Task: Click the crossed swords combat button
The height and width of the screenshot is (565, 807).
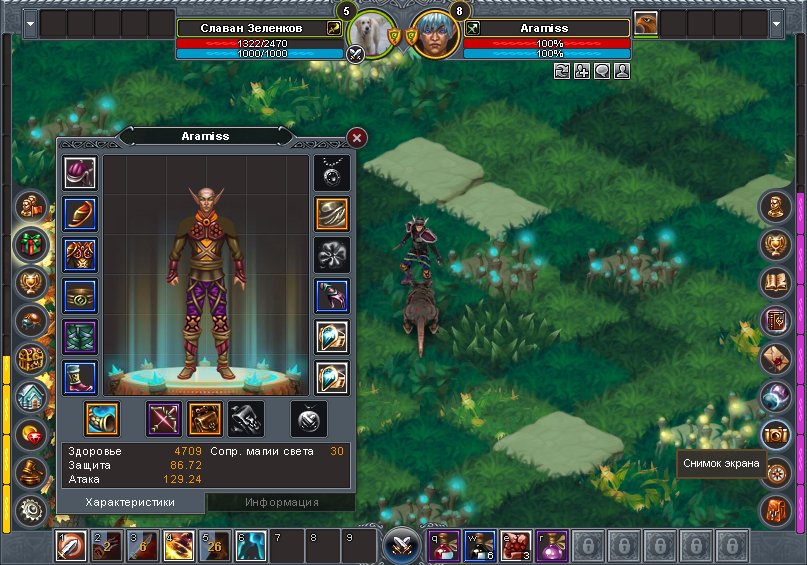Action: pos(402,545)
